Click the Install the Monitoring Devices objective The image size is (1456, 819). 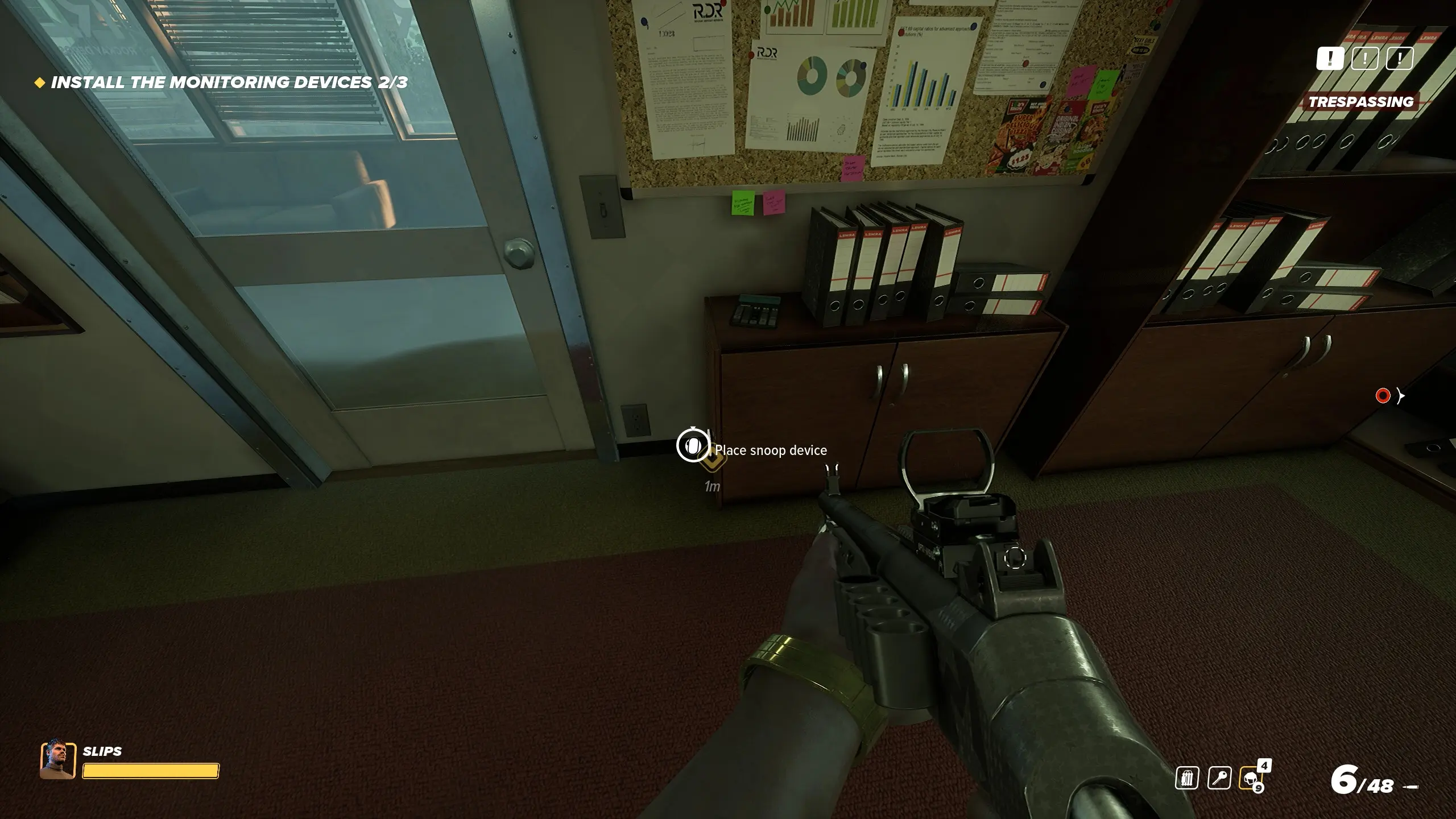point(229,82)
